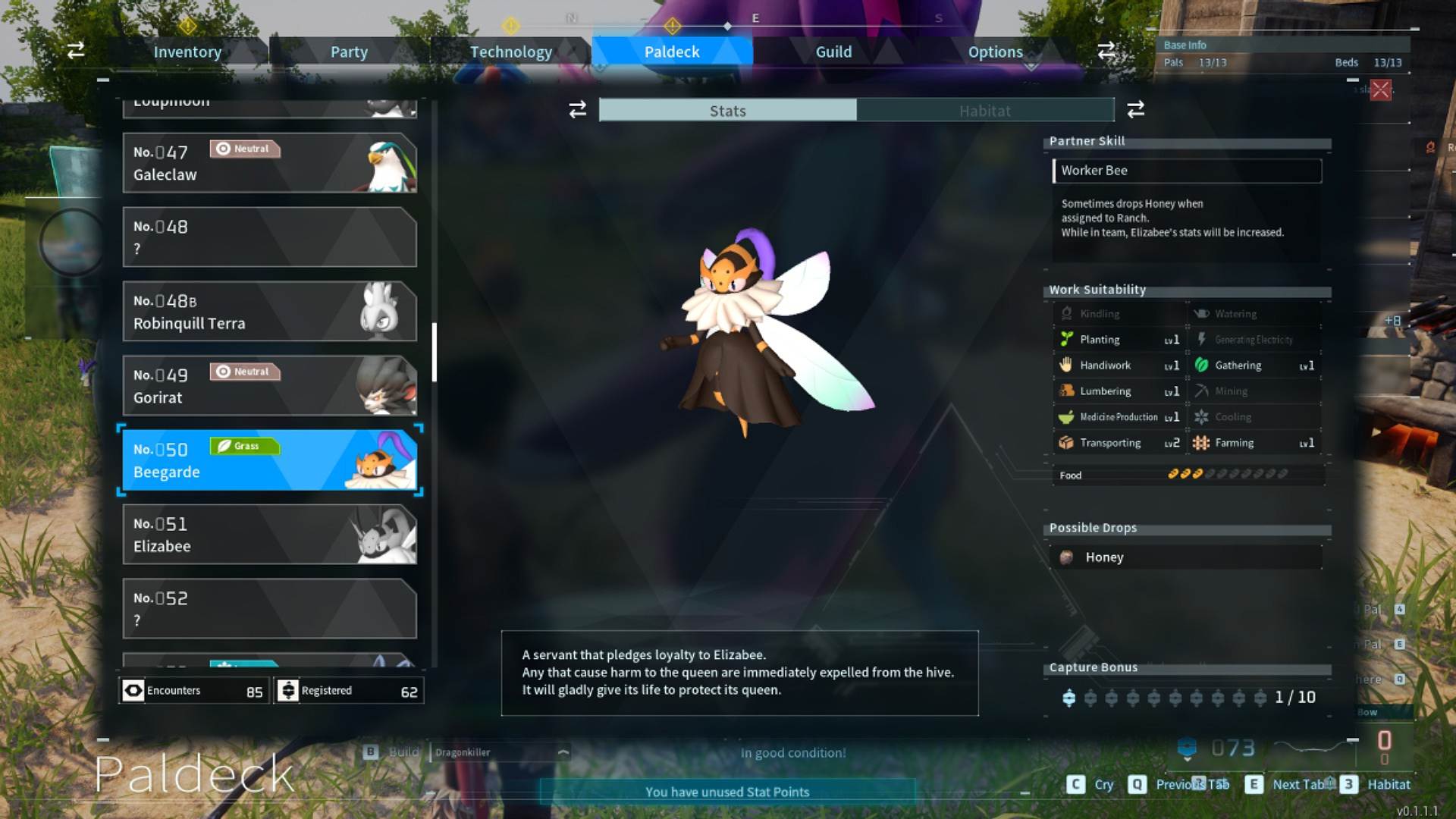The width and height of the screenshot is (1456, 819).
Task: Switch to the Party tab
Action: pyautogui.click(x=349, y=52)
